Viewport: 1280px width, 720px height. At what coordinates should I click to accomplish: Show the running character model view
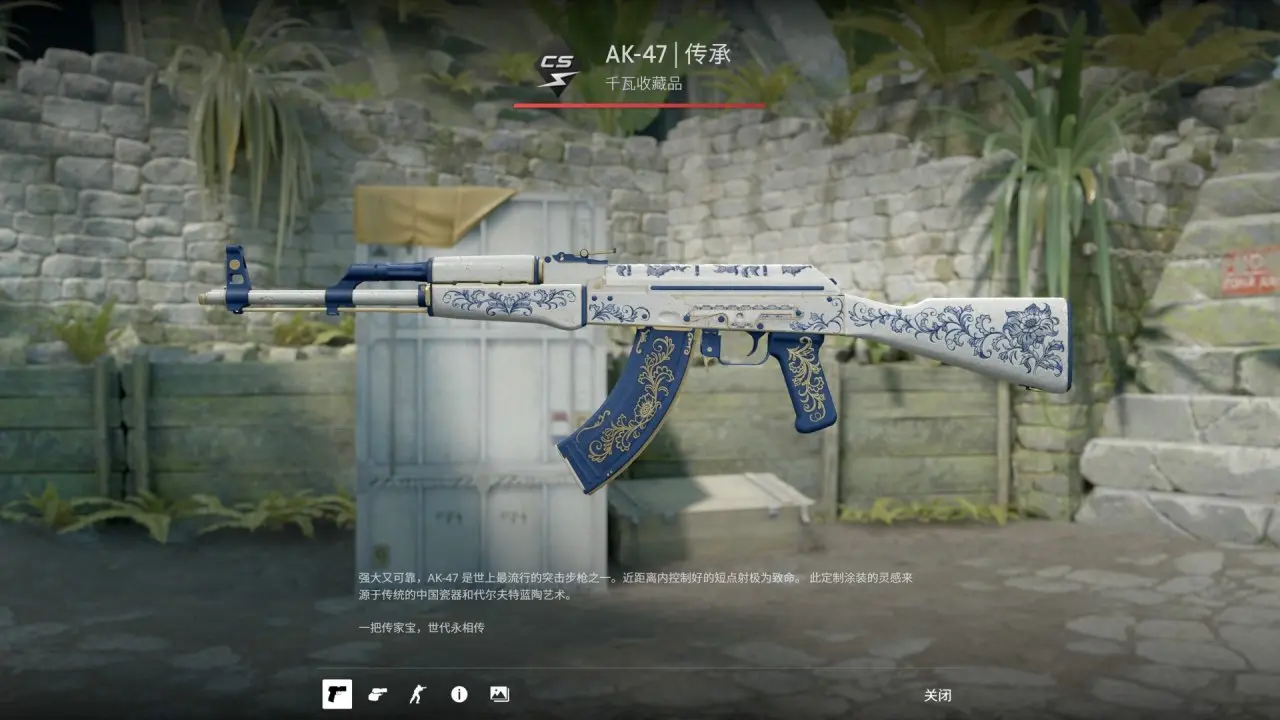pyautogui.click(x=417, y=694)
